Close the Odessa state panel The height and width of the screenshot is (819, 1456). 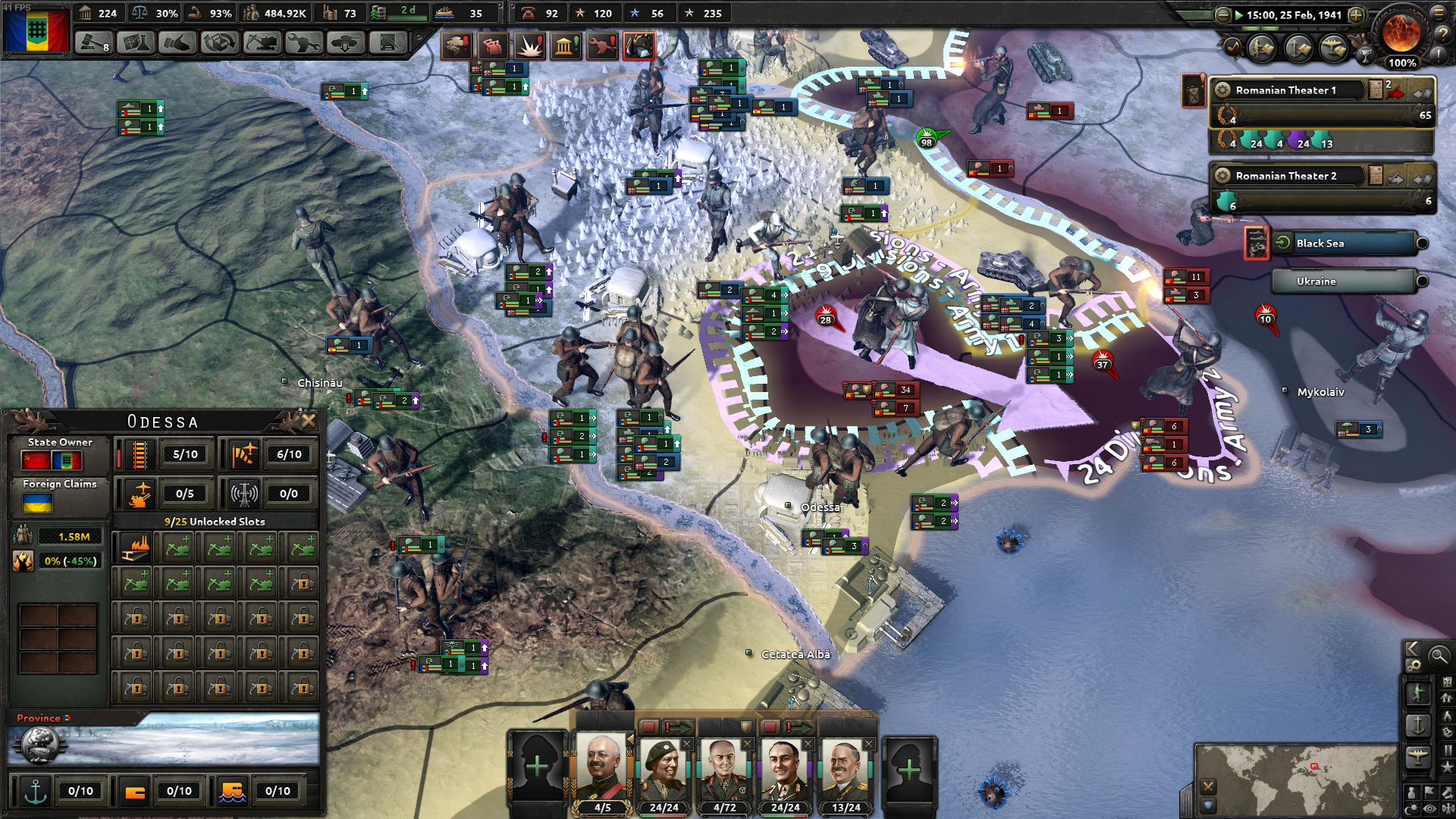[x=309, y=421]
